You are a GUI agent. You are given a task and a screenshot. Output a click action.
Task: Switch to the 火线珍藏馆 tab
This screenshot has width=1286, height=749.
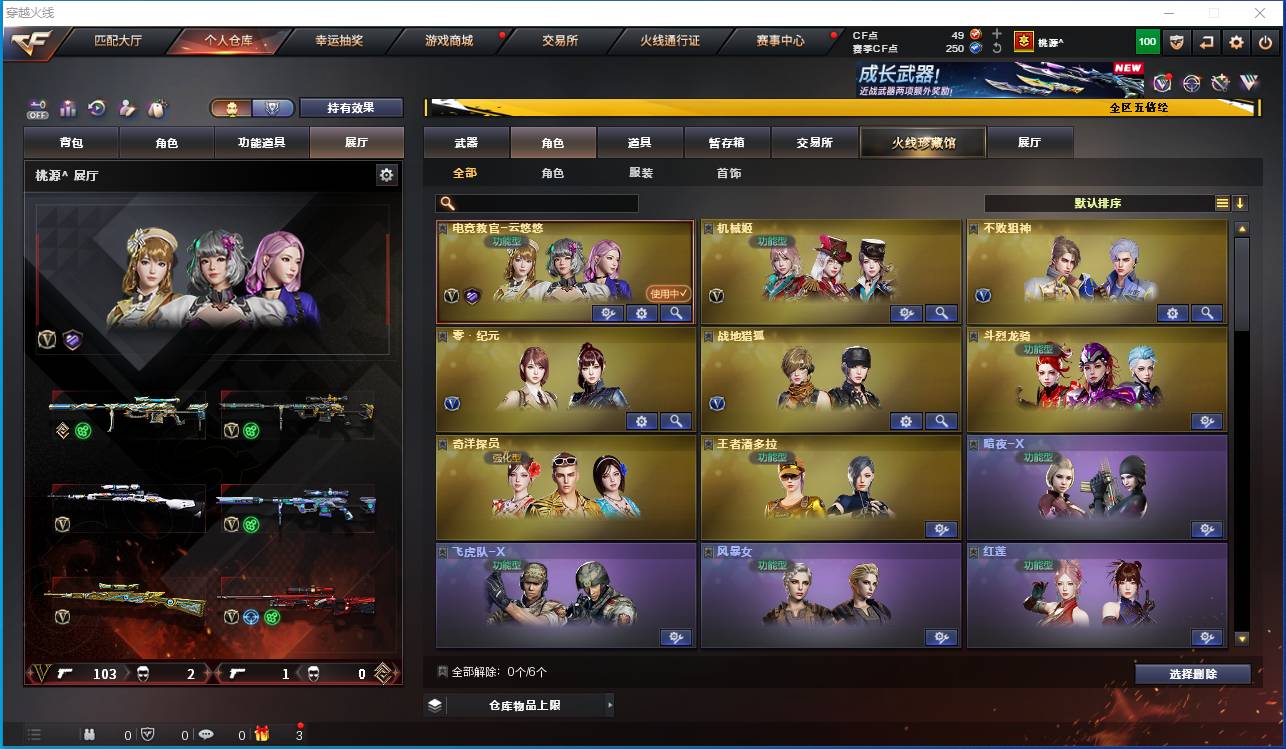click(921, 142)
